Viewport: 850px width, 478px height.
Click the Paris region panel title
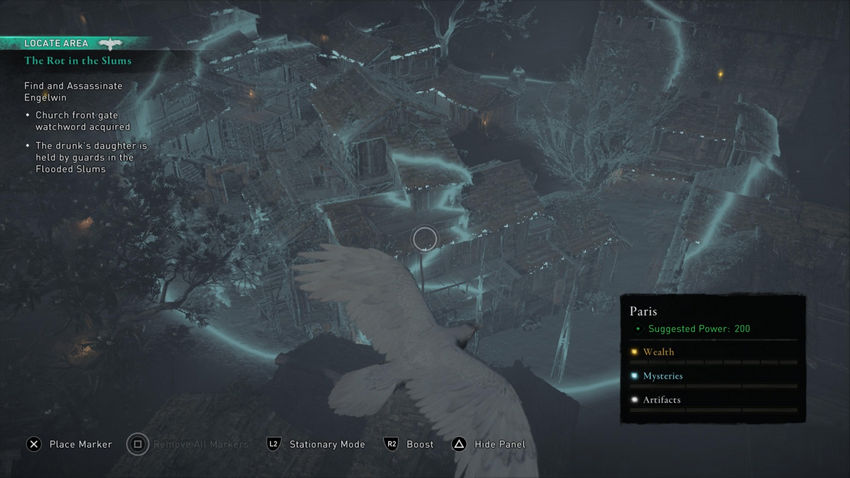(645, 311)
